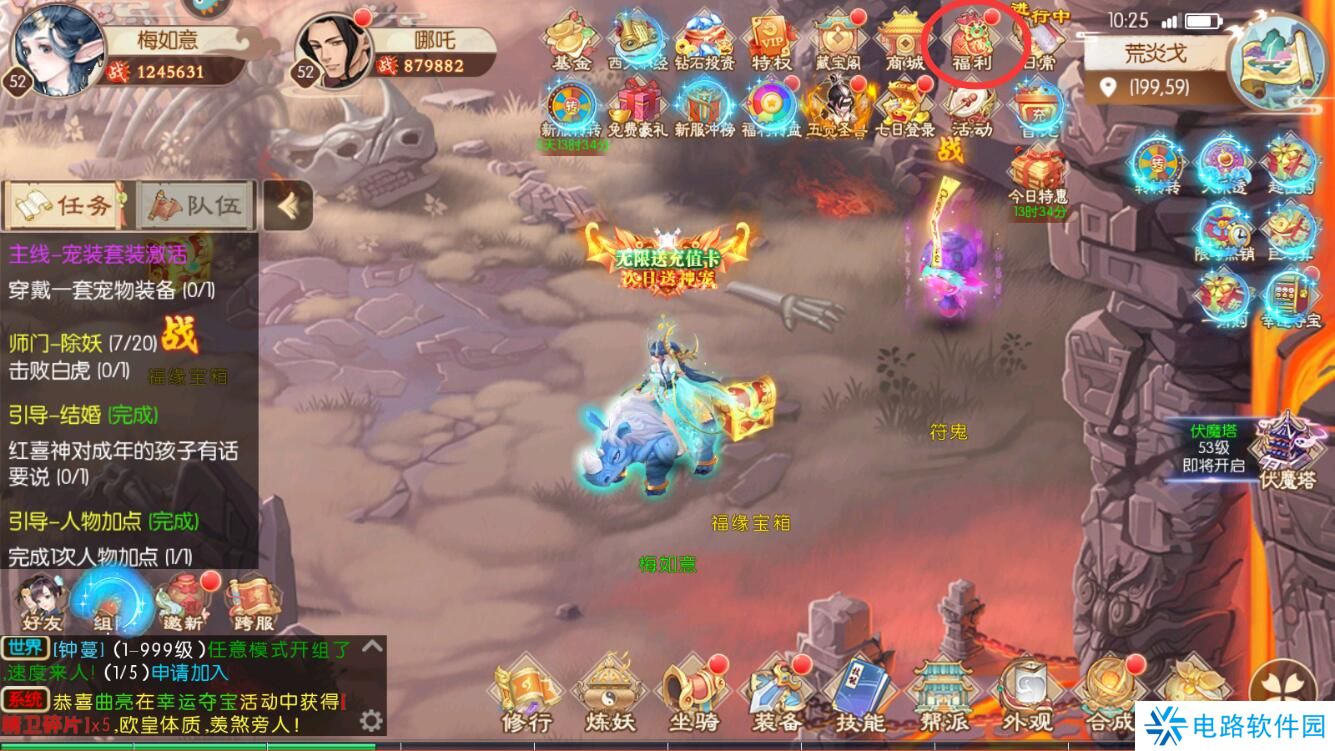Open the 七日登录 seven-day login rewards
The image size is (1335, 751).
904,108
